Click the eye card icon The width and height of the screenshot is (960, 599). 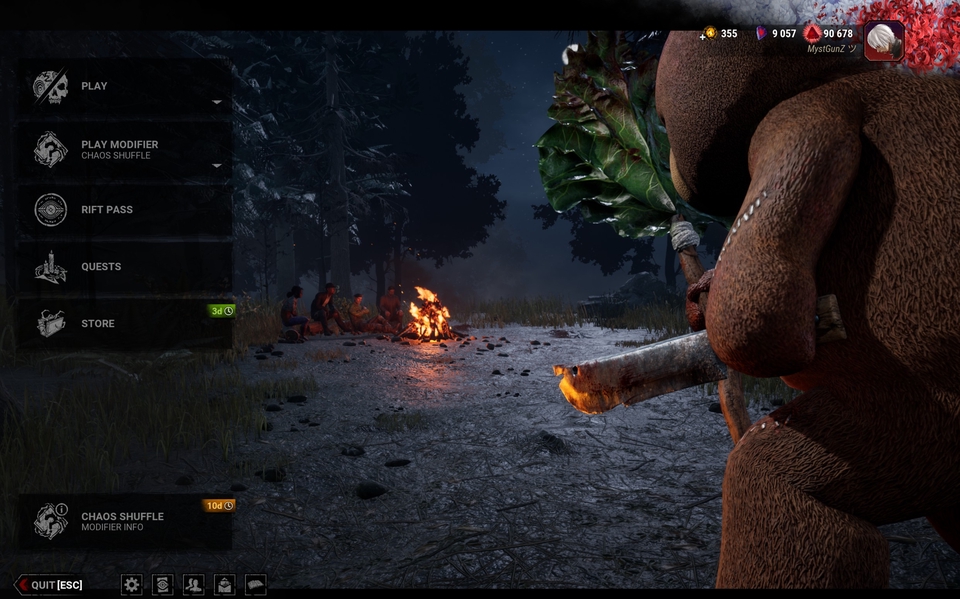pyautogui.click(x=162, y=585)
